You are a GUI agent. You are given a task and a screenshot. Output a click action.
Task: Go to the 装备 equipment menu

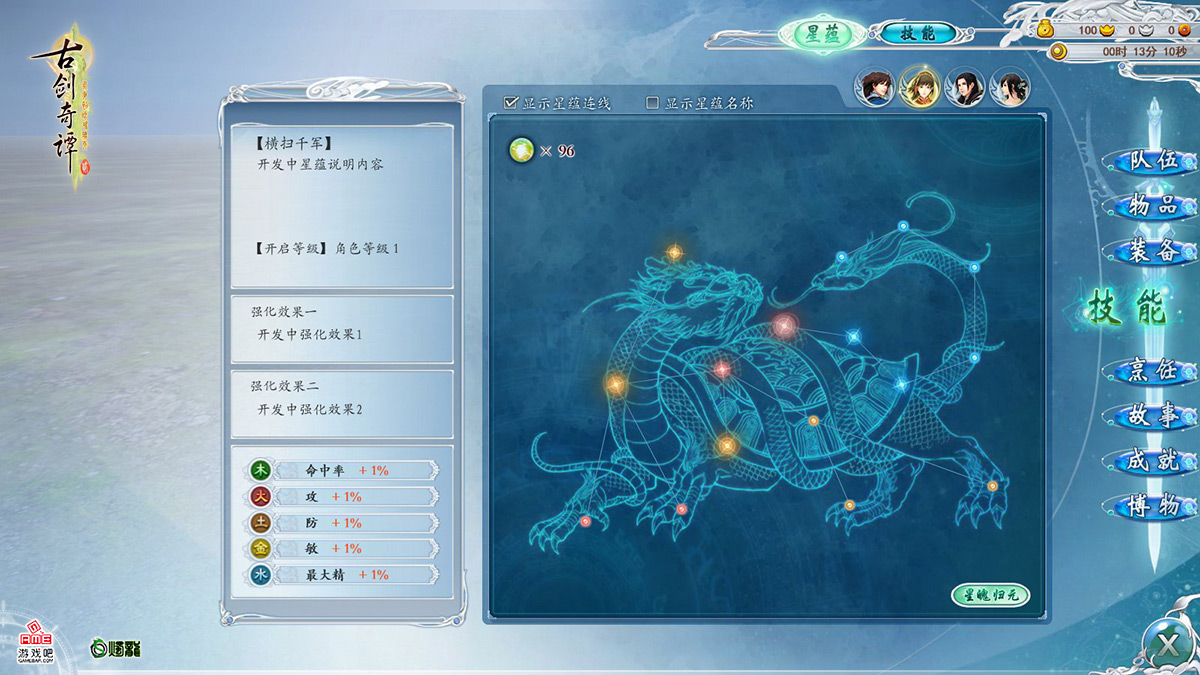(x=1152, y=252)
